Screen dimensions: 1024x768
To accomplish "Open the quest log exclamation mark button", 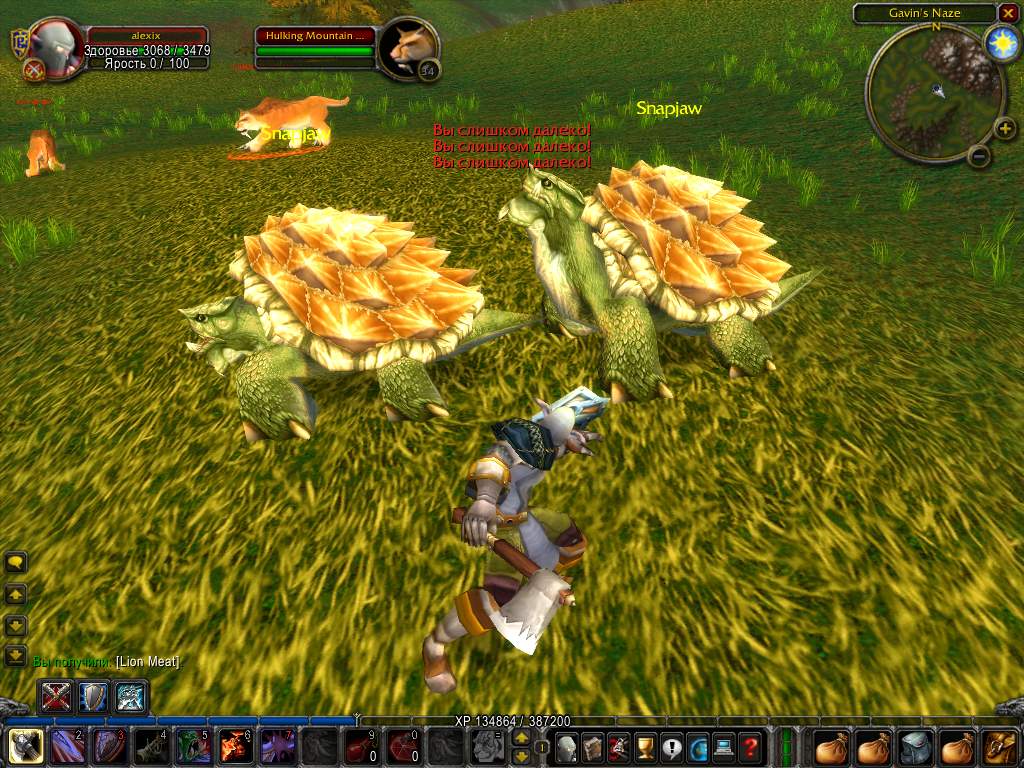I will click(x=671, y=746).
